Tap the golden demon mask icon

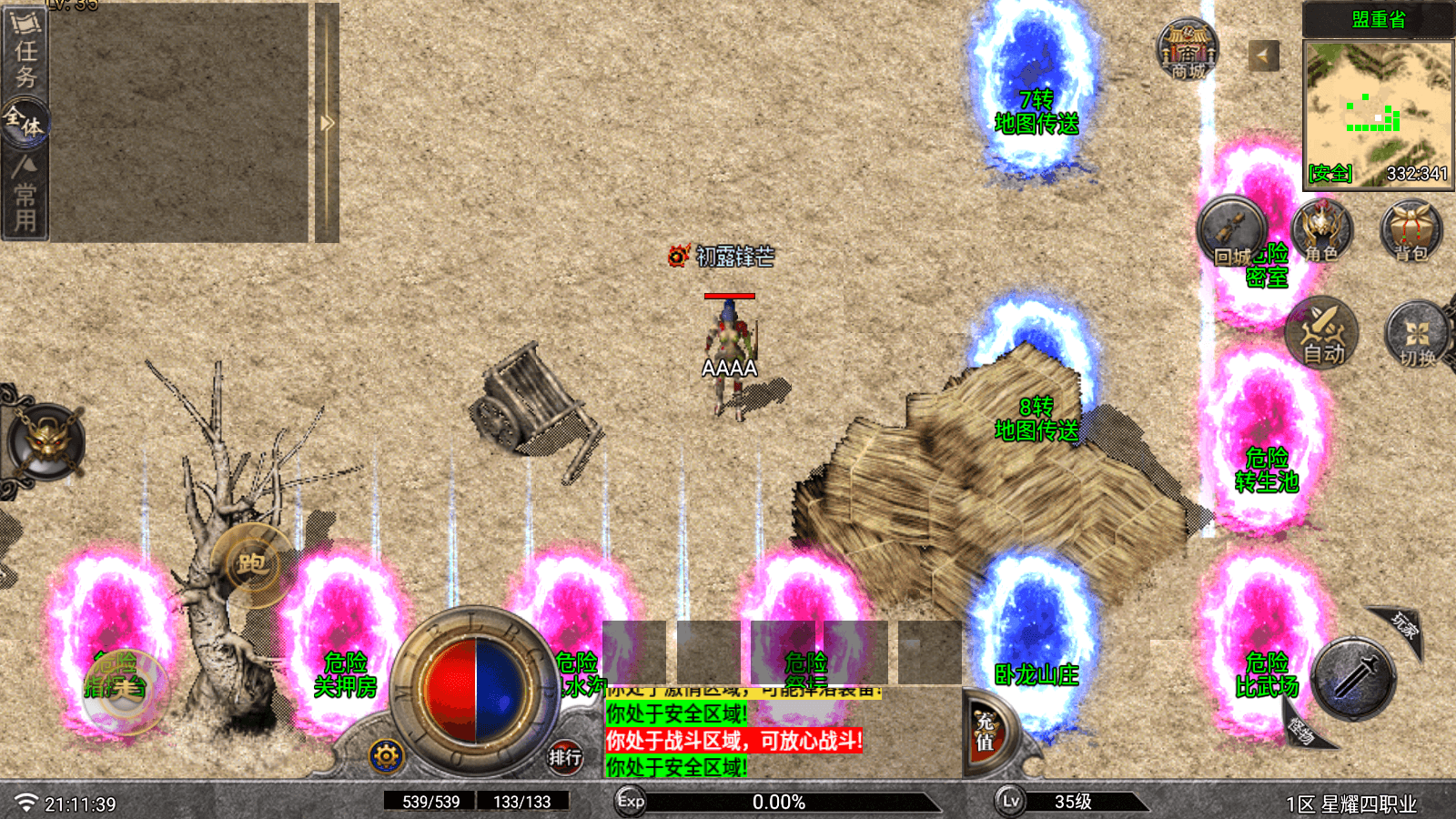pos(45,441)
